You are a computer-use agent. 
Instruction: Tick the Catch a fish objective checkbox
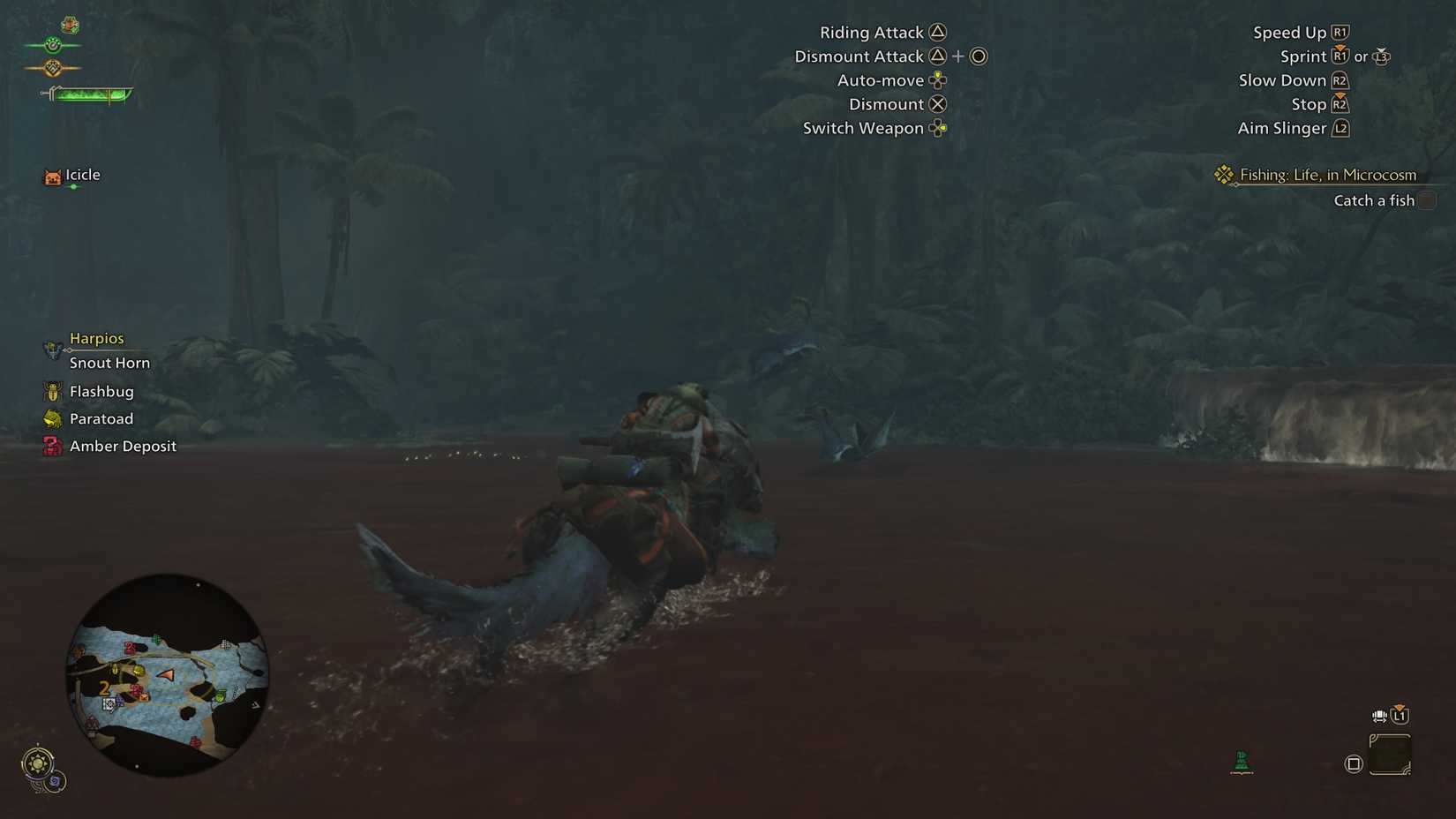[x=1428, y=200]
